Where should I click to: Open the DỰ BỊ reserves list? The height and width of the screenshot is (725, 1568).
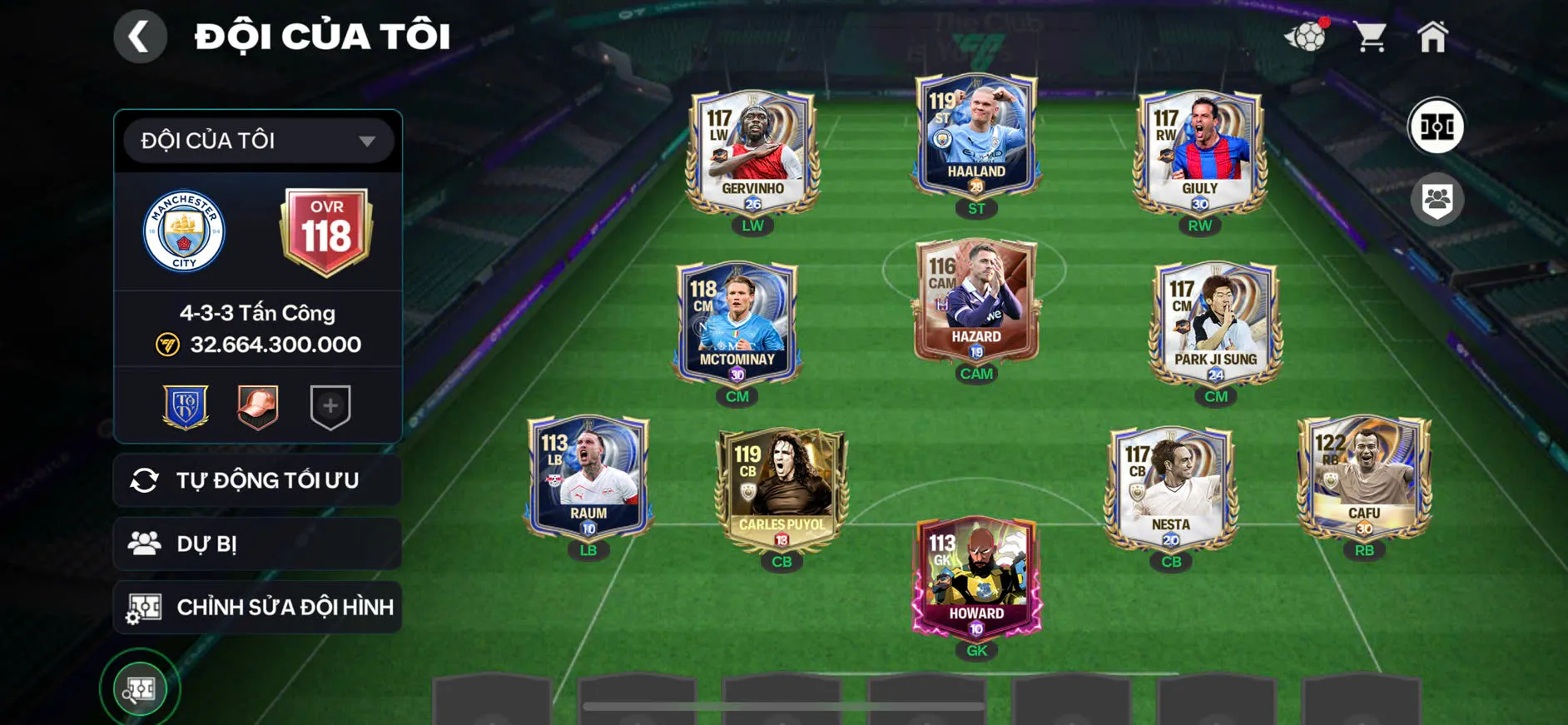(257, 544)
